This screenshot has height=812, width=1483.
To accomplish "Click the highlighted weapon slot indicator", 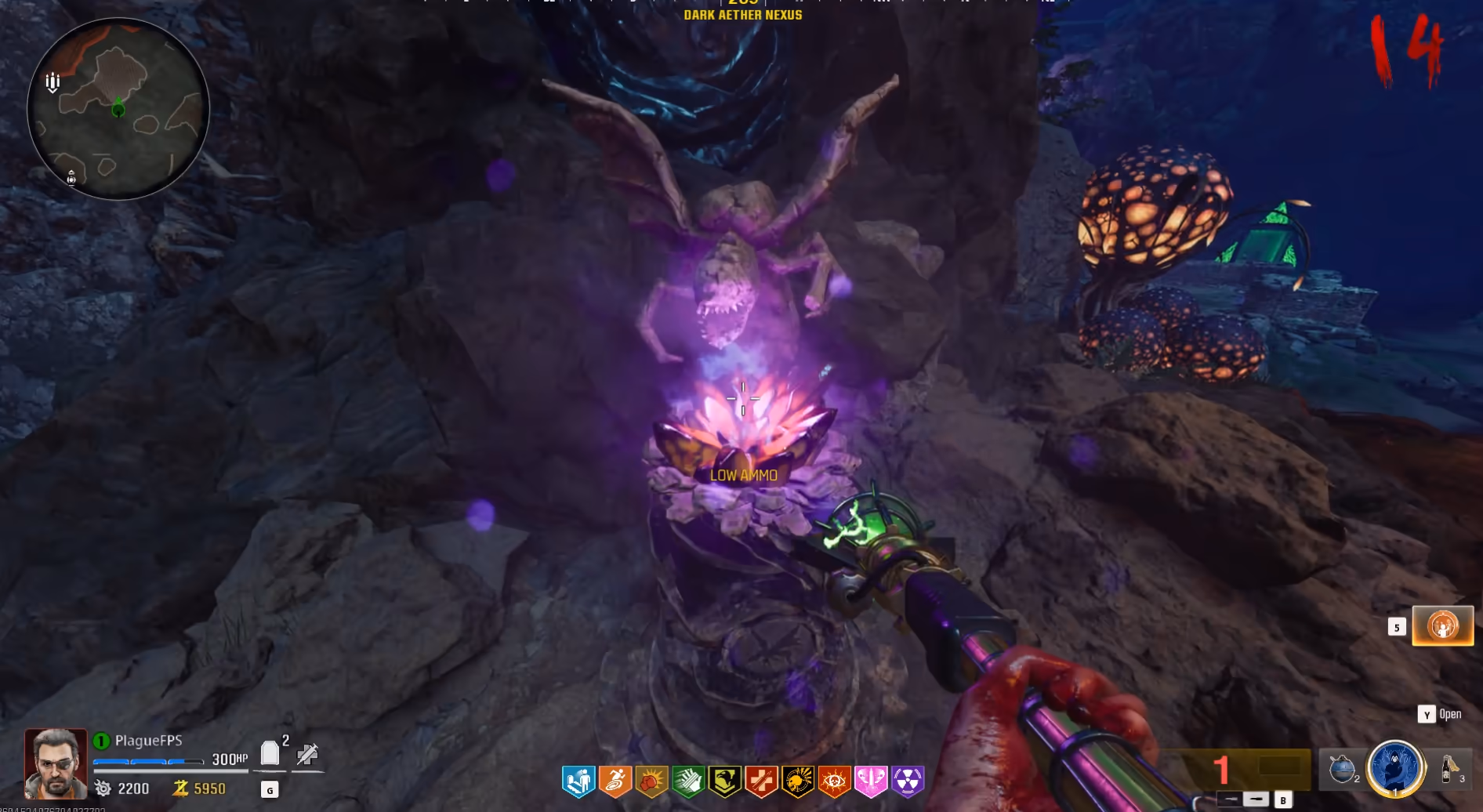I will [x=1256, y=799].
